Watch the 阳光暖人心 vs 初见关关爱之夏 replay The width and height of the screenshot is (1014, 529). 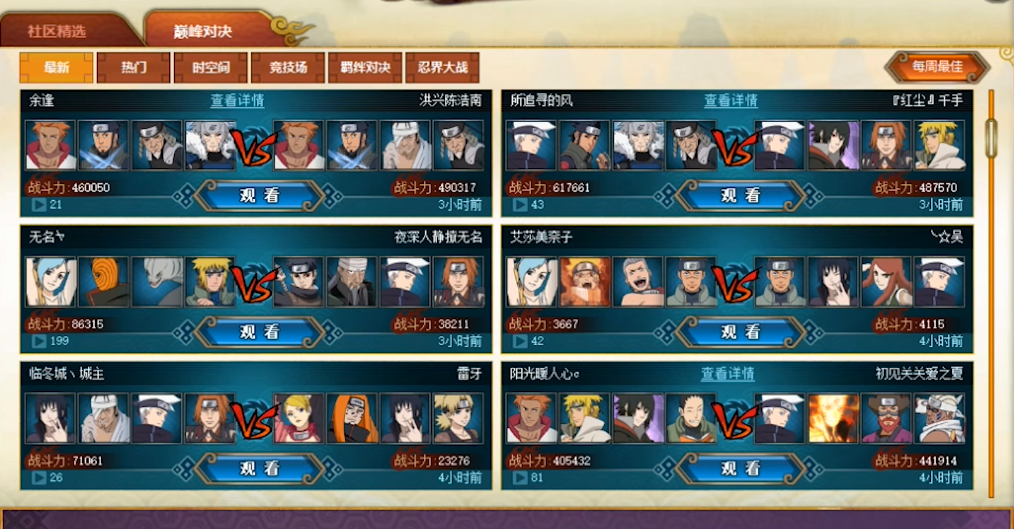tap(742, 468)
